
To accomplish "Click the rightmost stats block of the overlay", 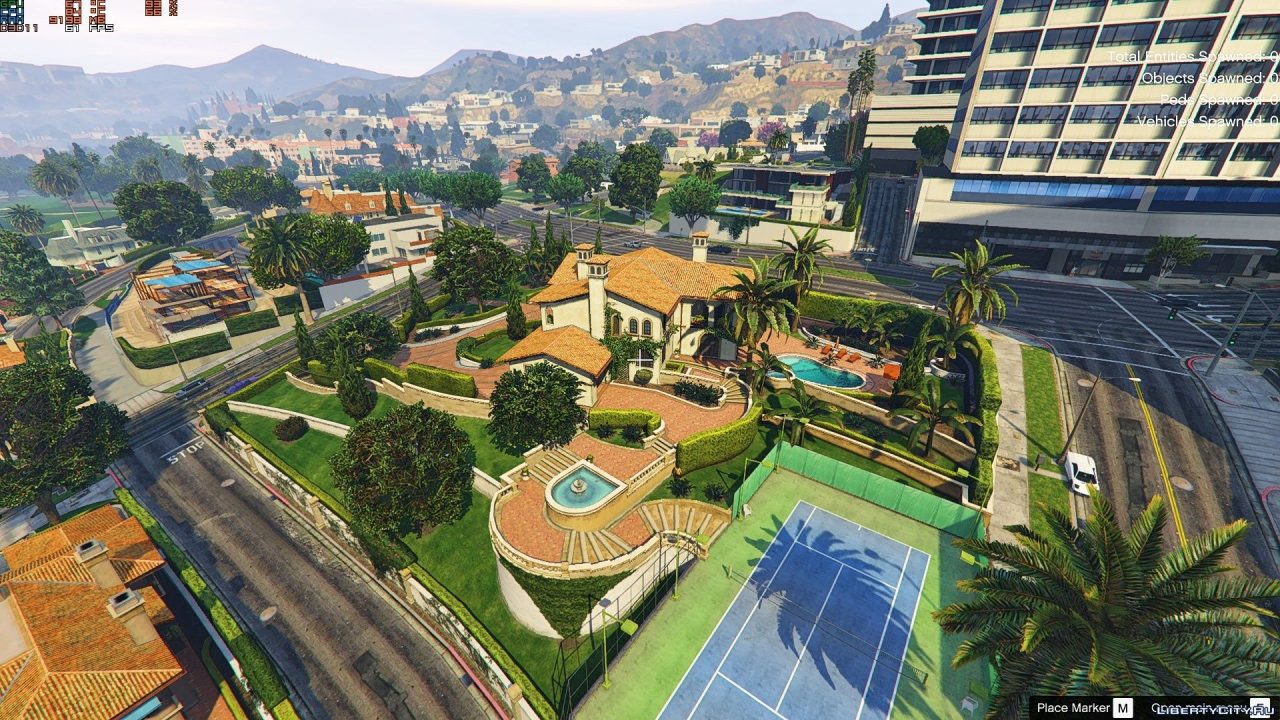I will 160,8.
